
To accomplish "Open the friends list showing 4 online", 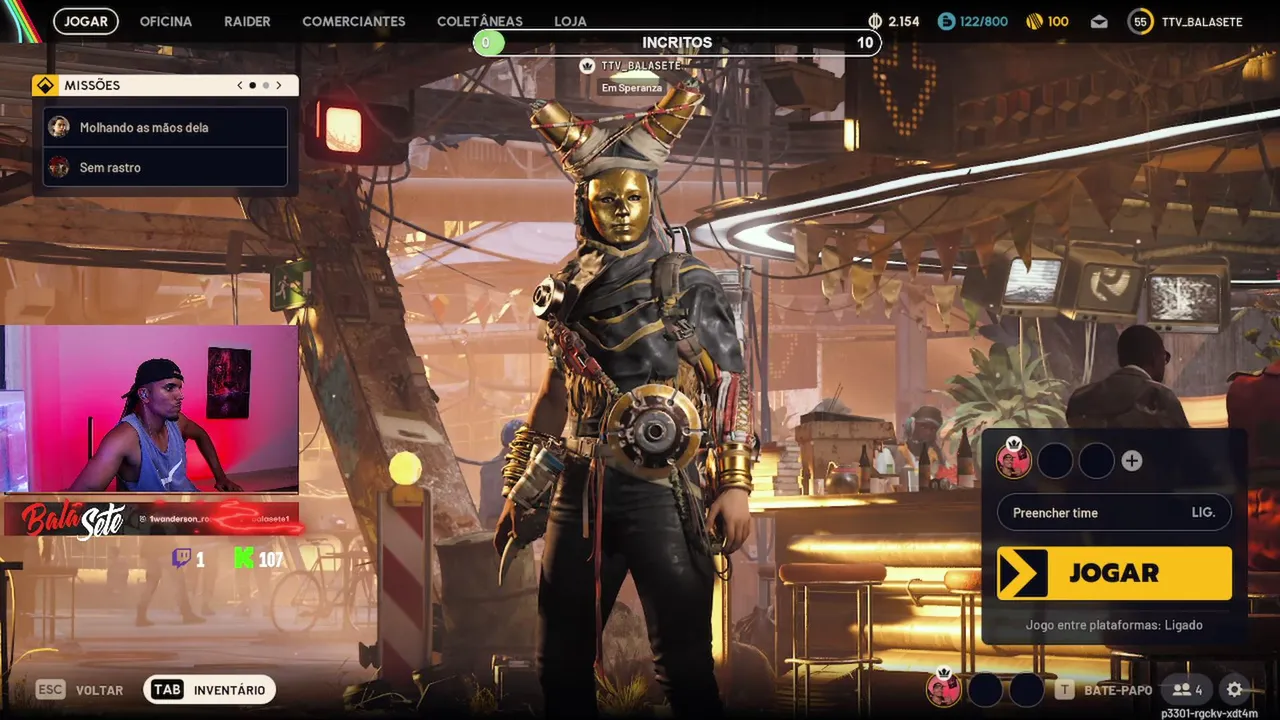I will click(1188, 689).
